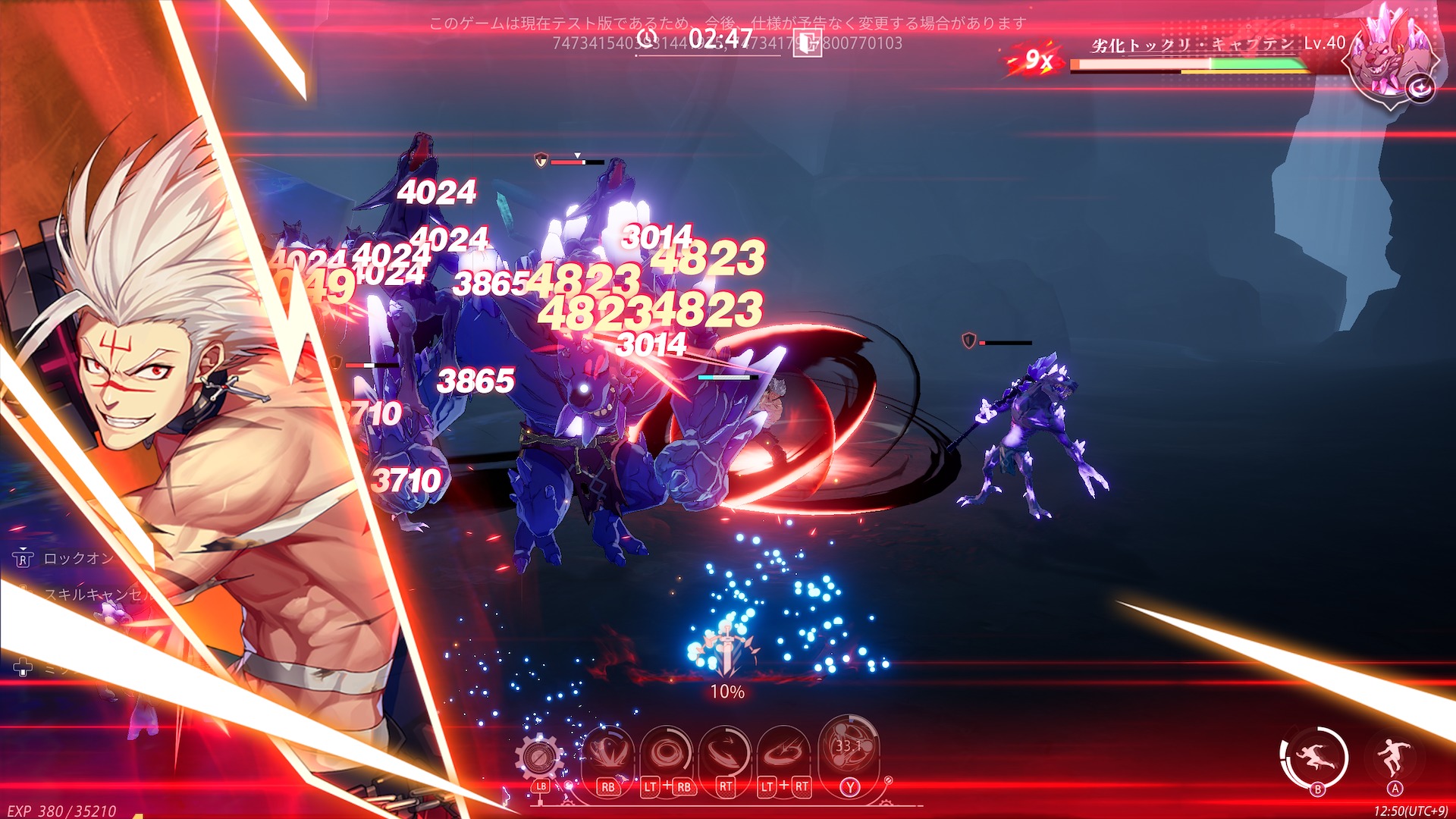Open the gear-shaped skill wheel icon
This screenshot has height=819, width=1456.
click(539, 756)
